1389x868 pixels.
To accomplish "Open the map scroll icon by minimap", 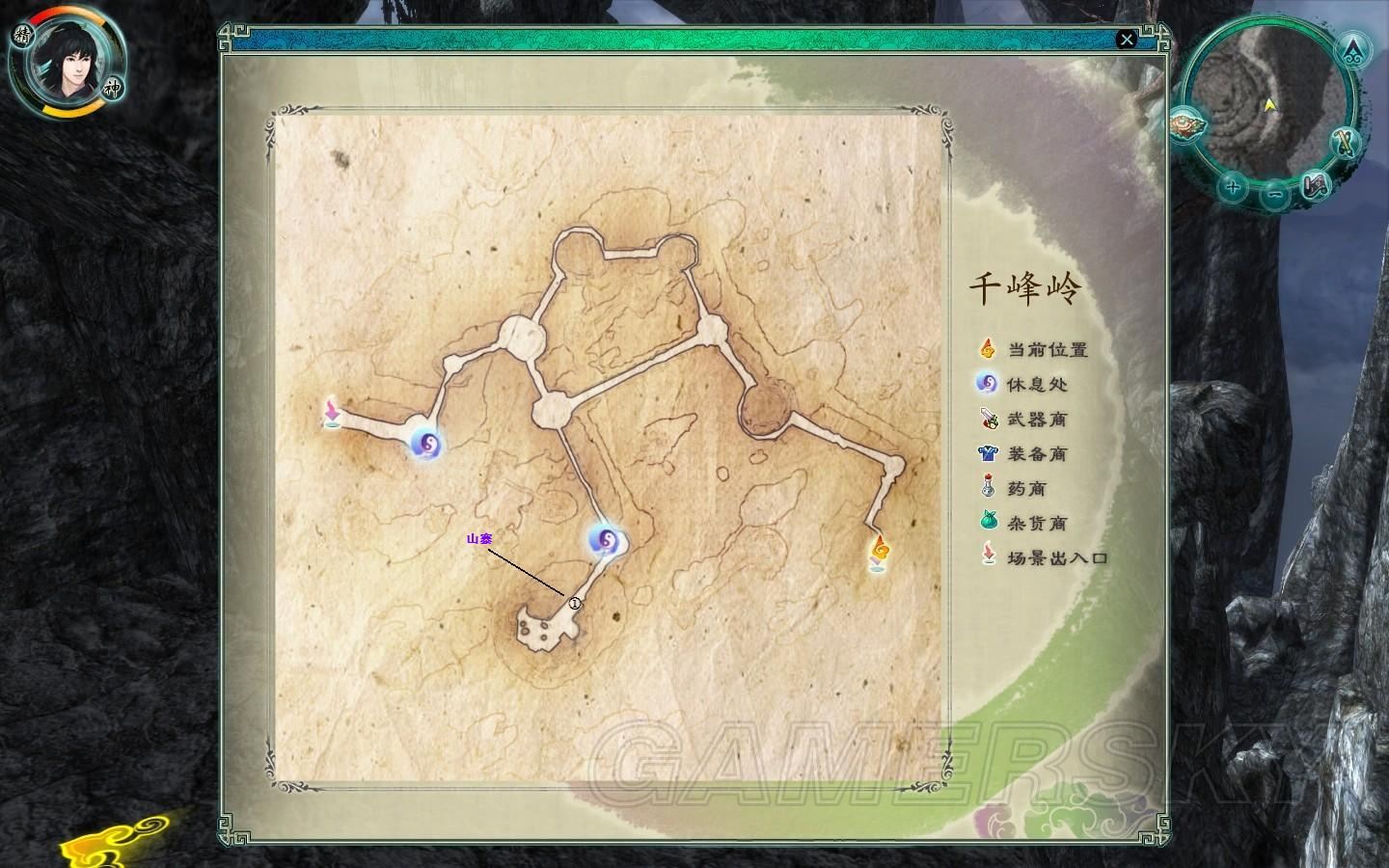I will pos(1316,185).
